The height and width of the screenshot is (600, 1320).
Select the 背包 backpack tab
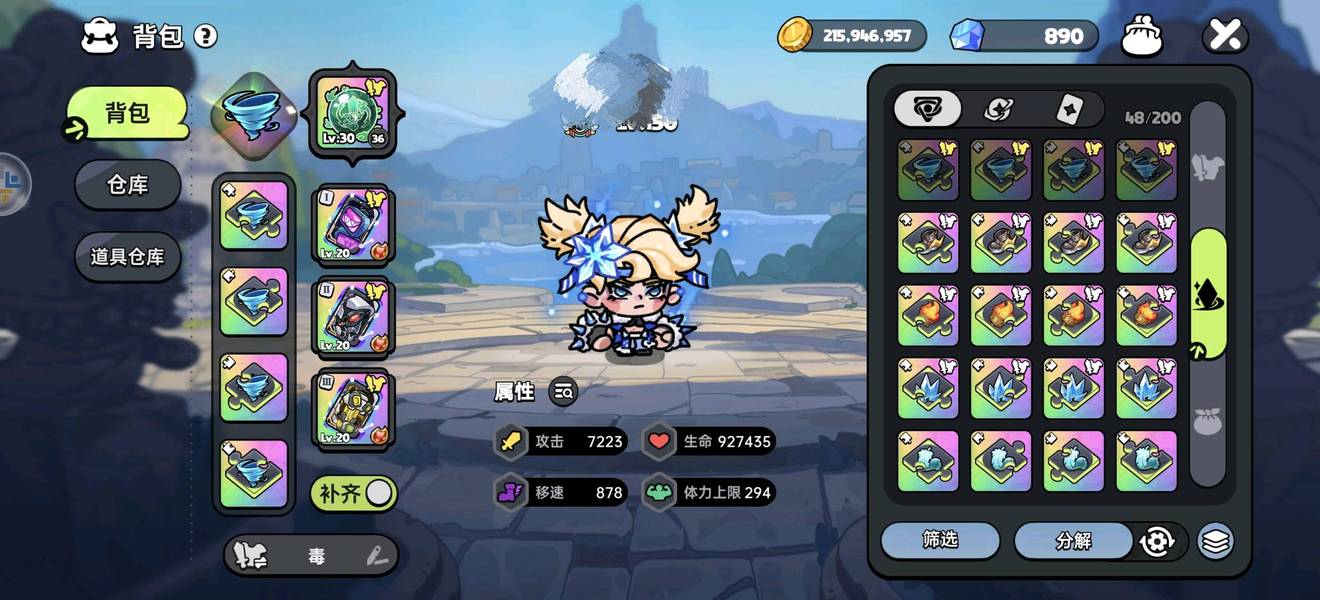tap(127, 113)
